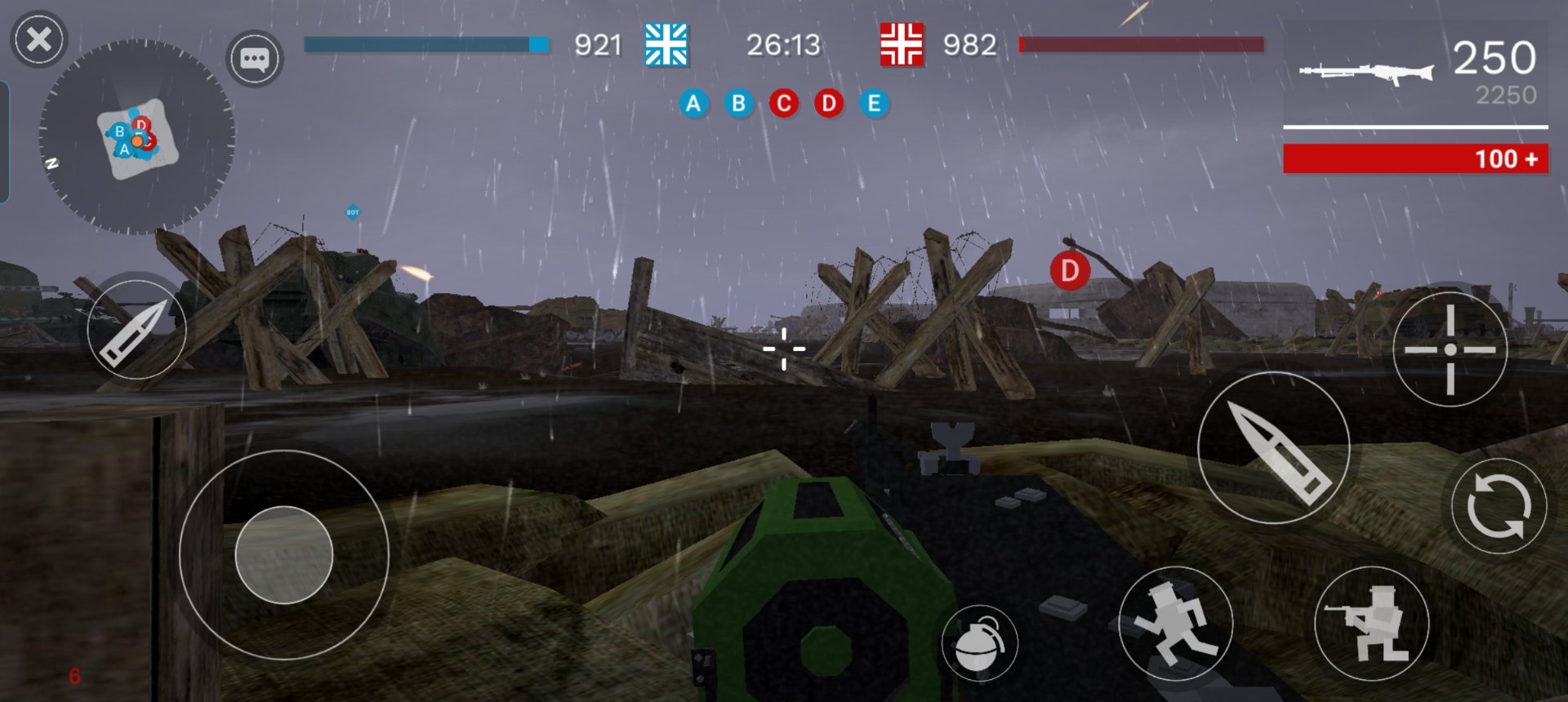Fire using the left bullet button

tap(136, 329)
